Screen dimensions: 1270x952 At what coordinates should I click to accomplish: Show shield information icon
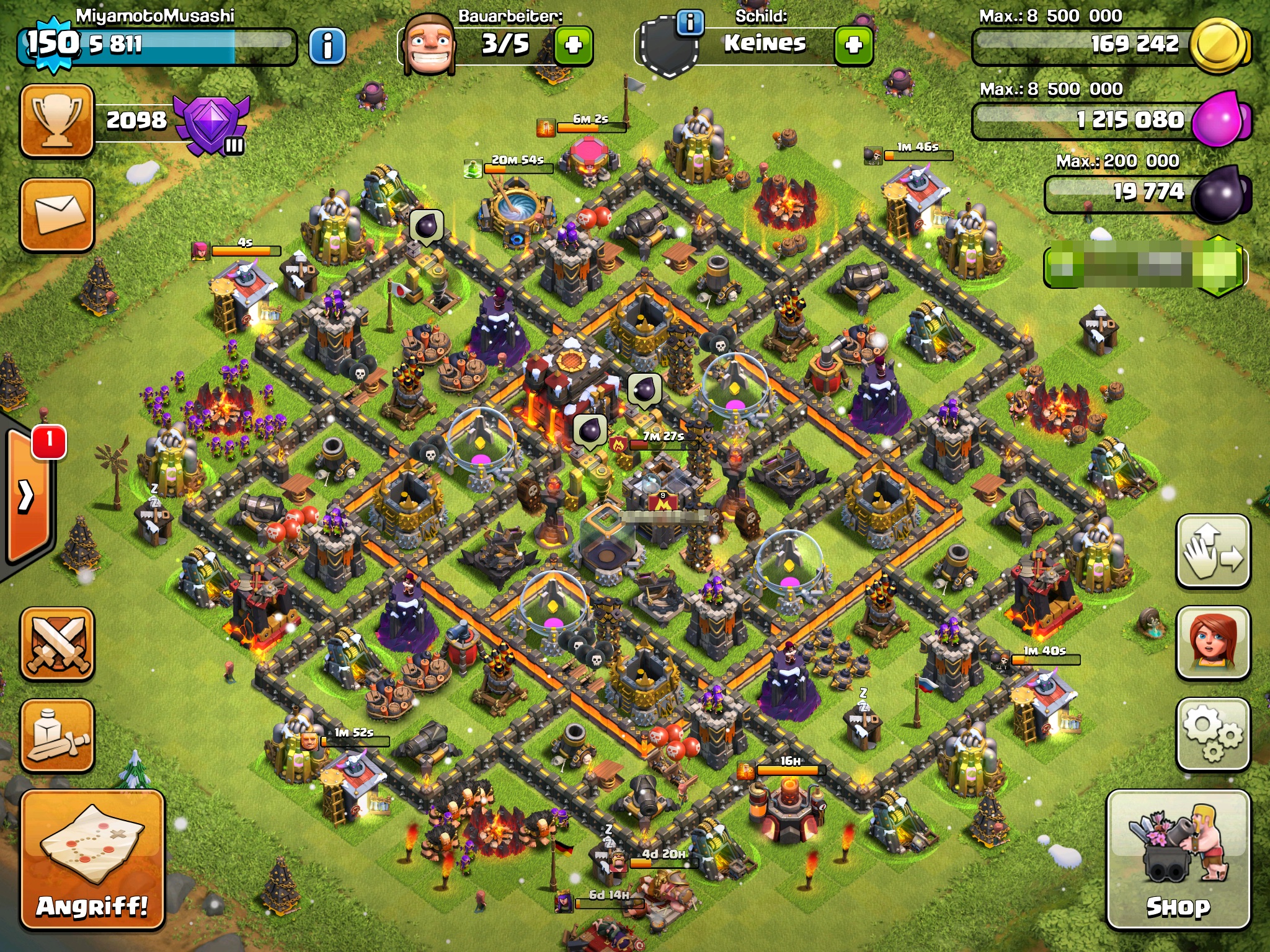[690, 23]
